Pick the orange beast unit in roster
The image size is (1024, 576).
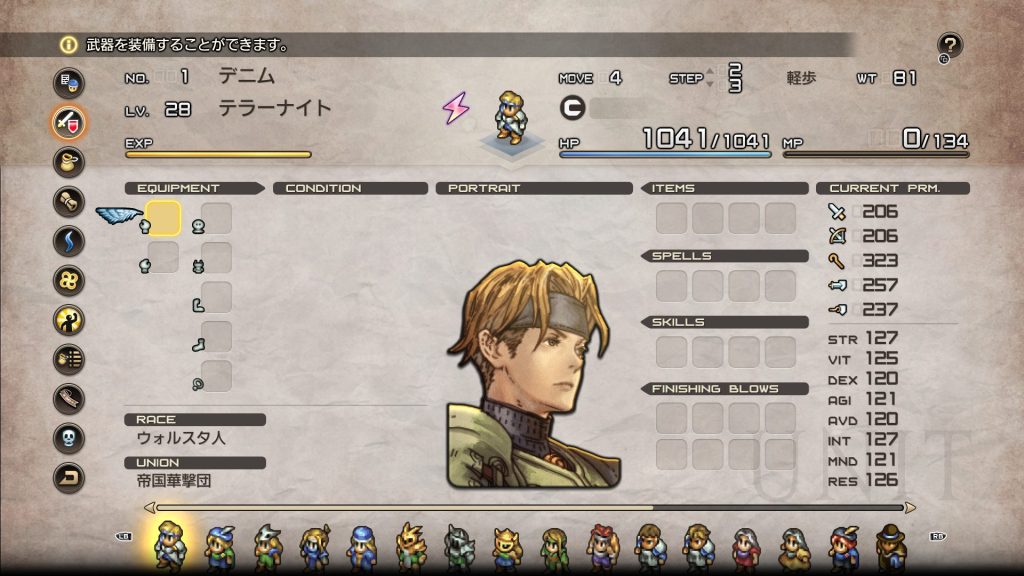pyautogui.click(x=410, y=547)
